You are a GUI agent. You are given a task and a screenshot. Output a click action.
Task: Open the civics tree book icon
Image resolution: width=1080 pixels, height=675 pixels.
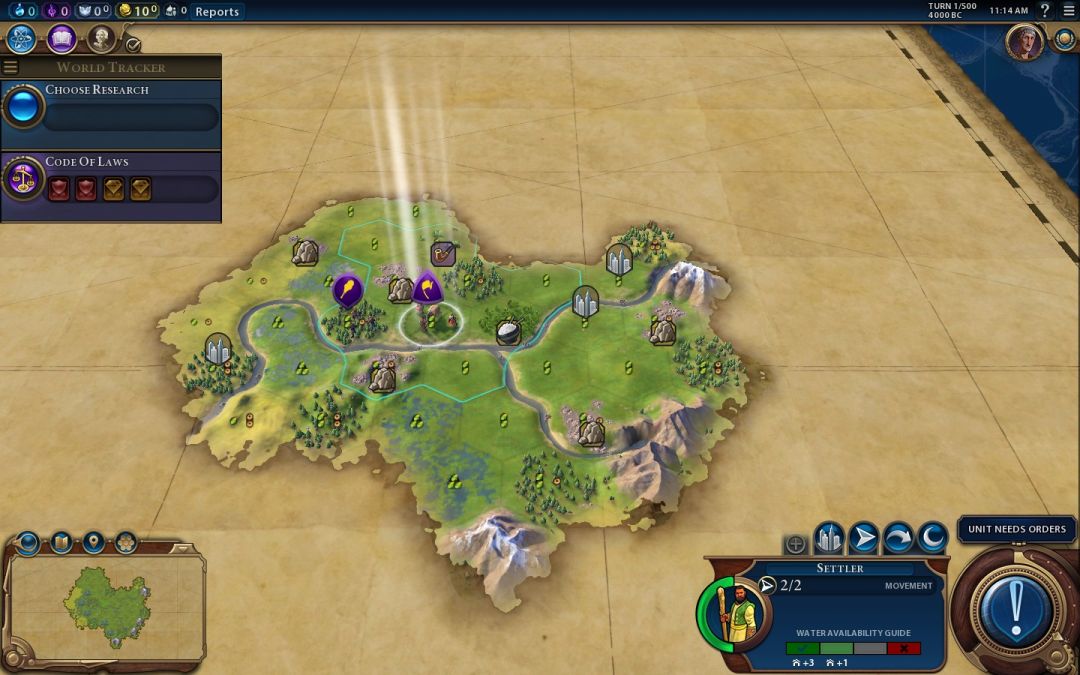[x=61, y=39]
